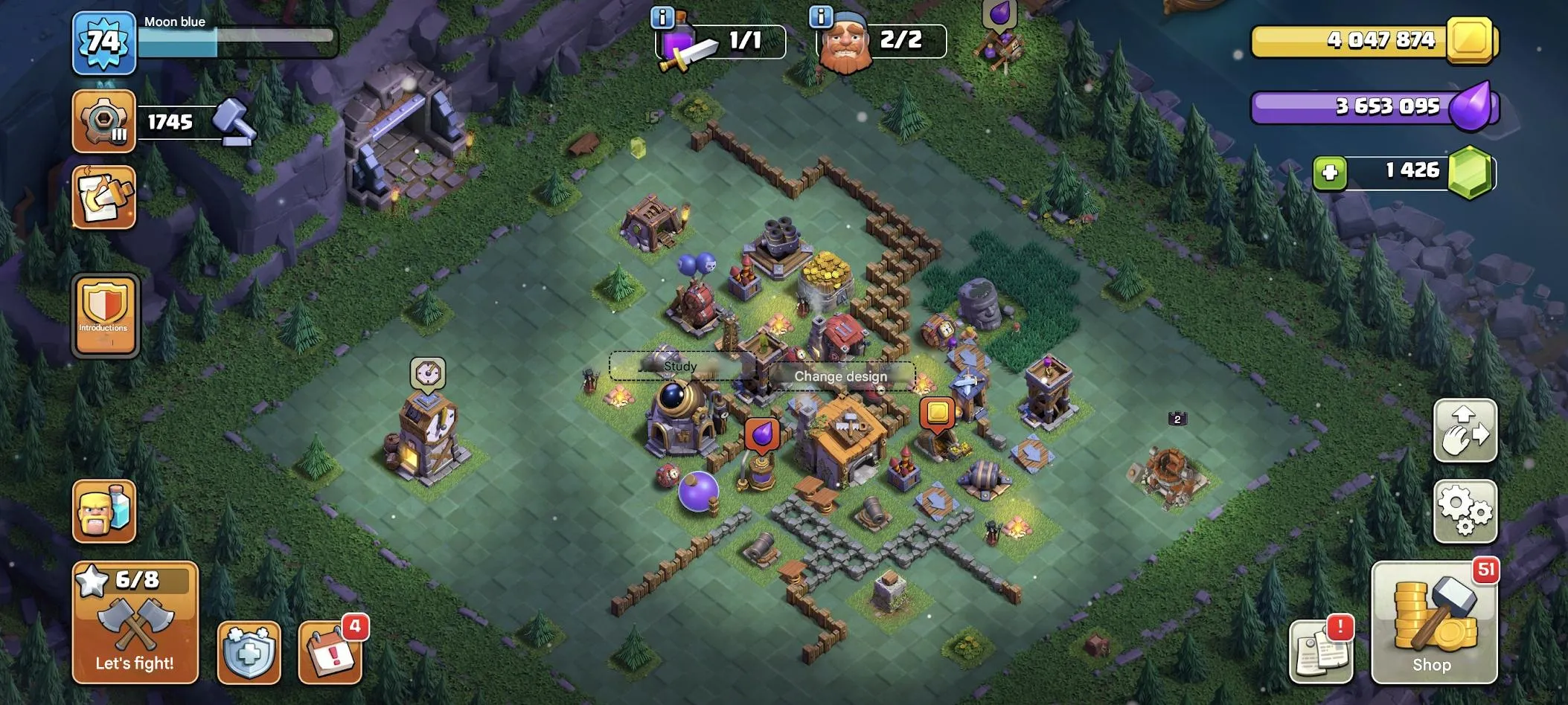Screen dimensions: 1568x705
Task: Tap the 1/1 battle potion indicator
Action: (717, 41)
